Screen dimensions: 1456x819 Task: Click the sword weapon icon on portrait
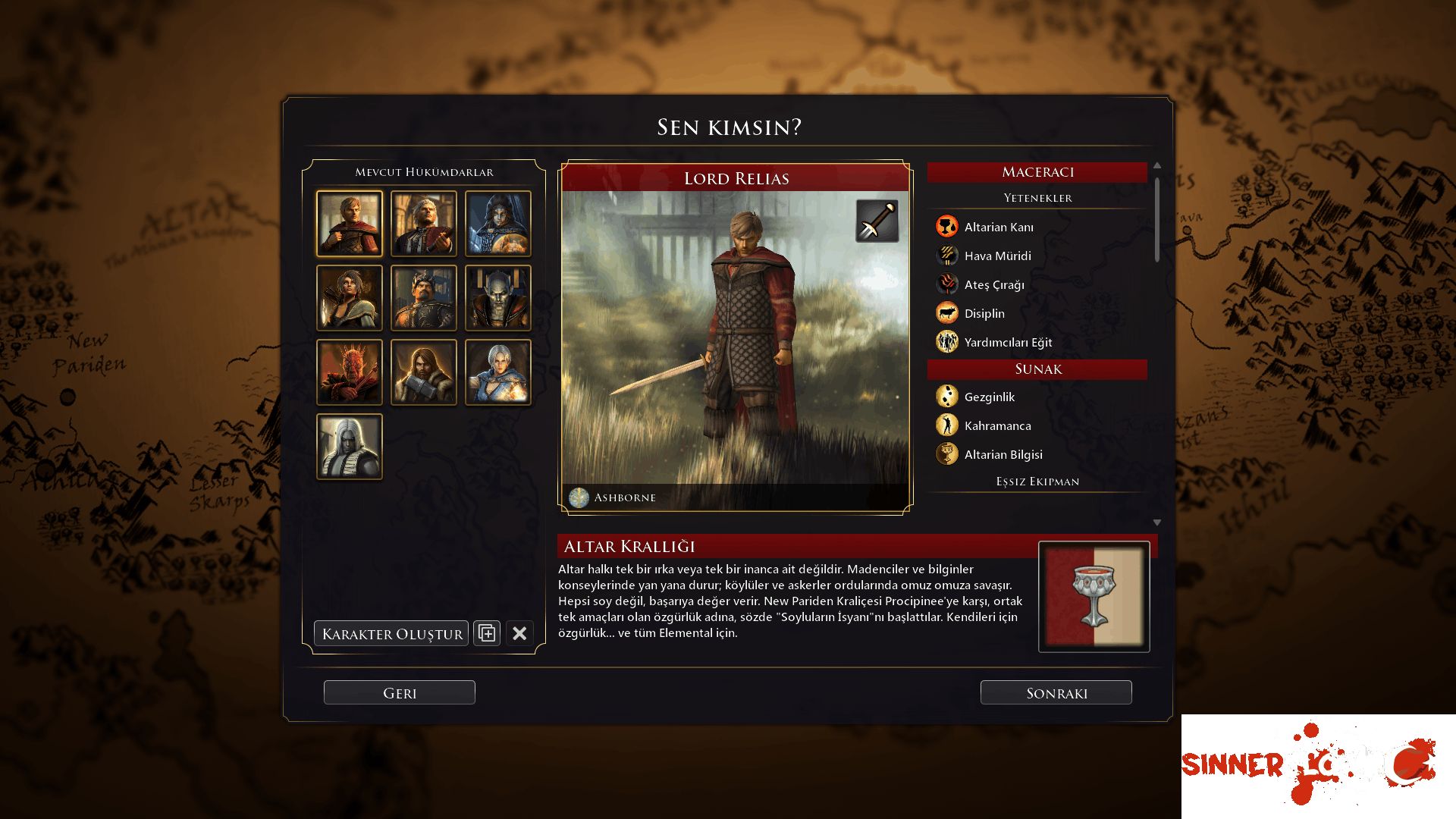point(877,221)
